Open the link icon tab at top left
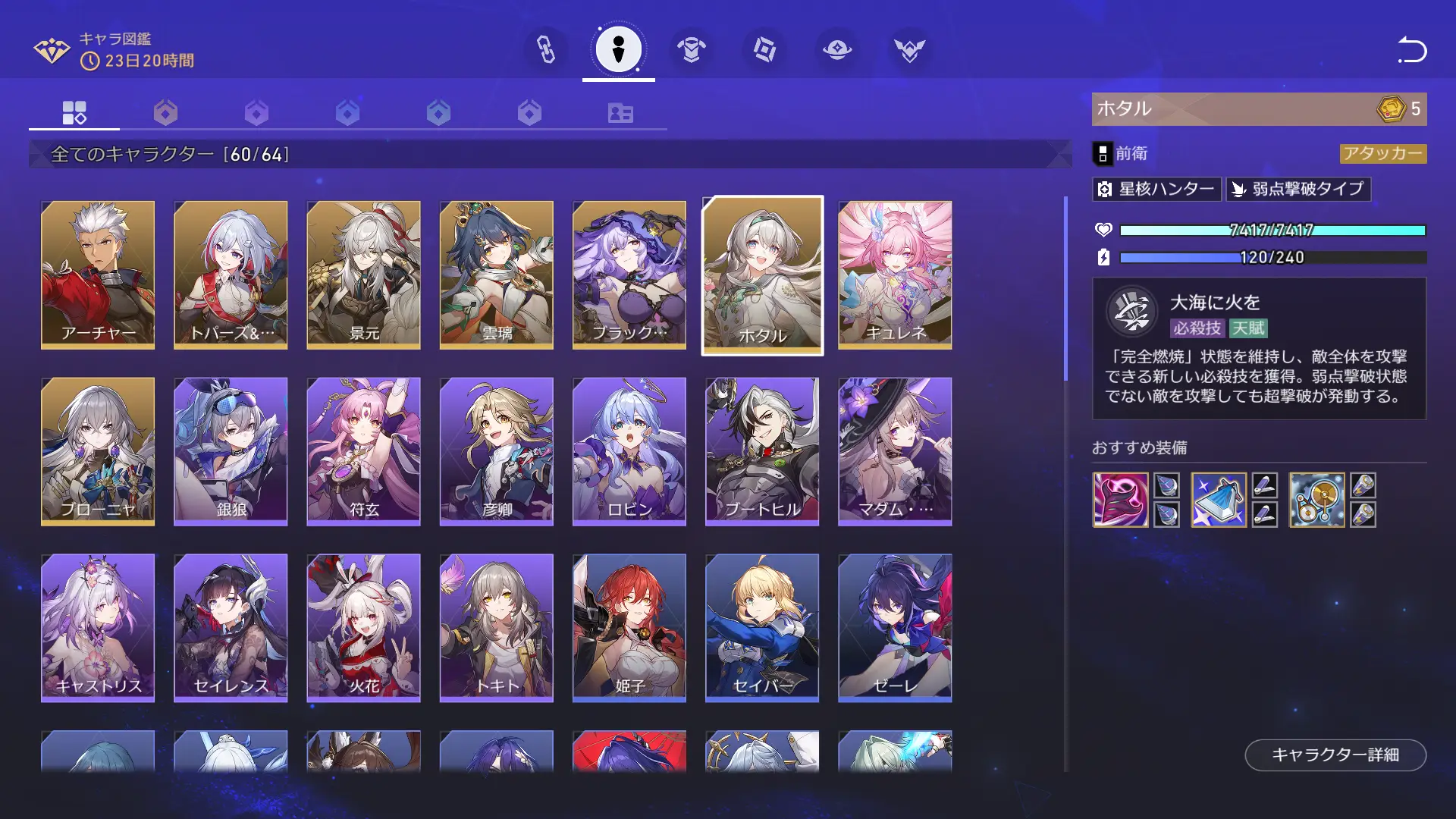1456x819 pixels. [x=546, y=49]
